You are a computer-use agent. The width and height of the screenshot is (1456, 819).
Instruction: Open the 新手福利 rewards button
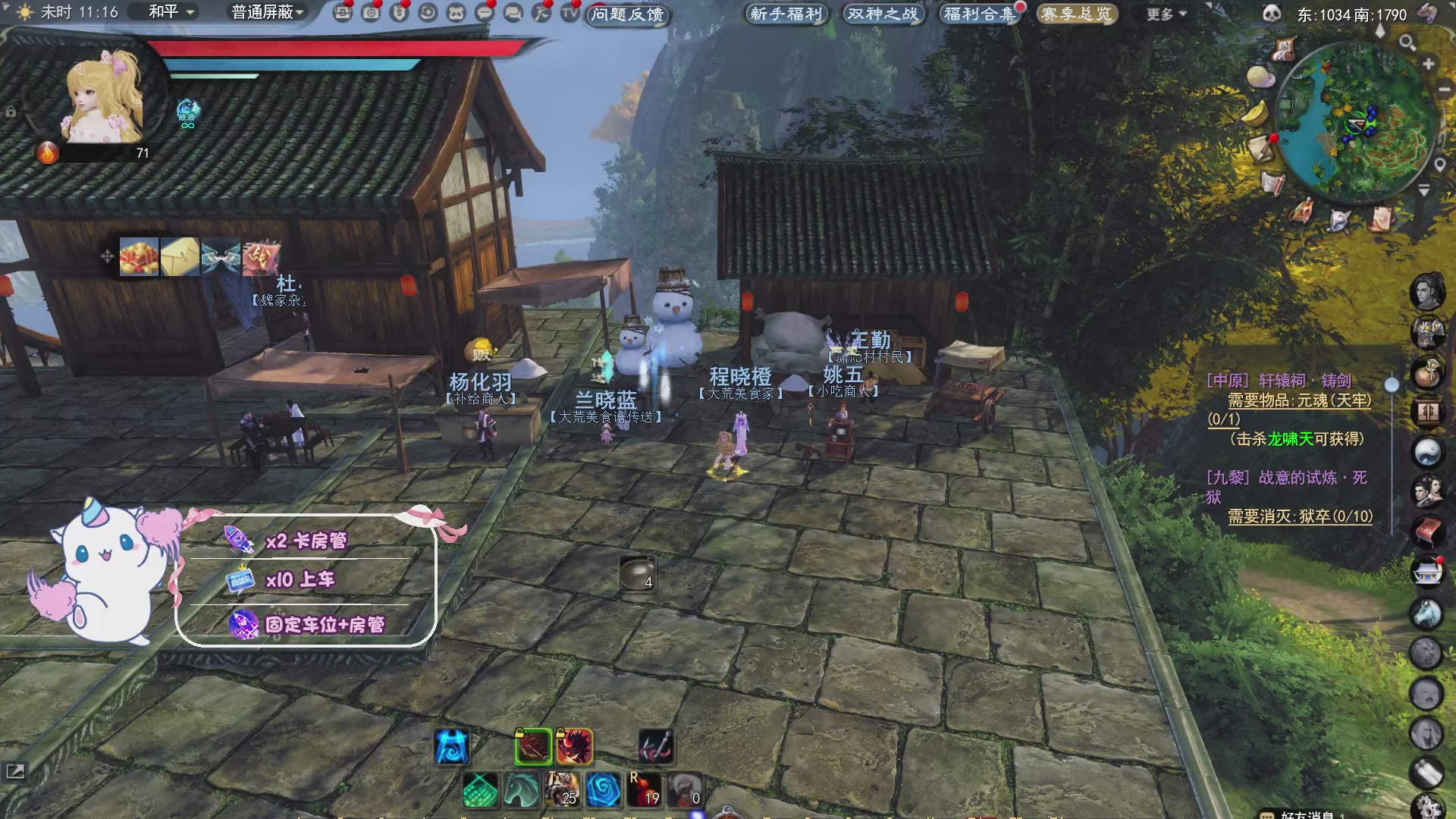(x=786, y=13)
